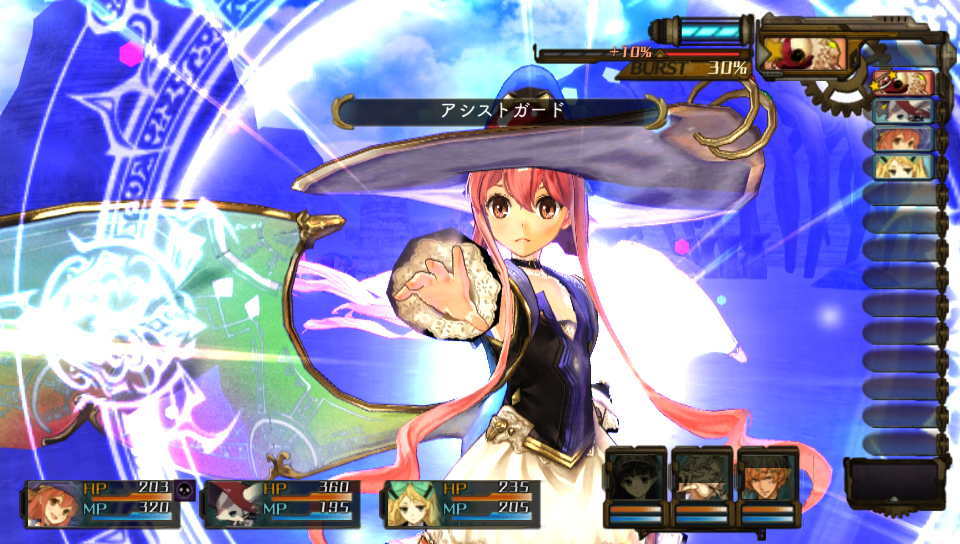
Task: Click the dark status icon beside first HP
Action: (184, 489)
